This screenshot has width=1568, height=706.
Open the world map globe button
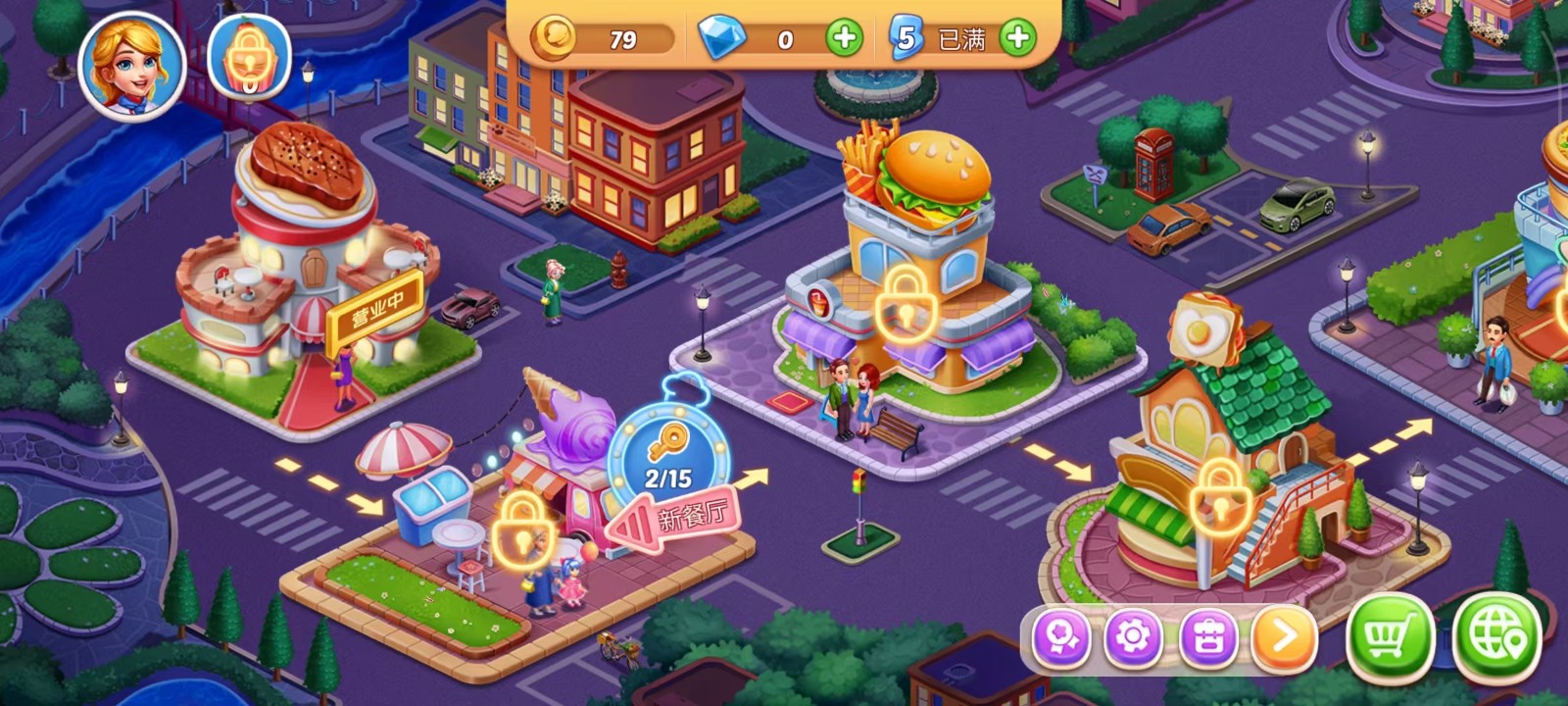pos(1496,638)
